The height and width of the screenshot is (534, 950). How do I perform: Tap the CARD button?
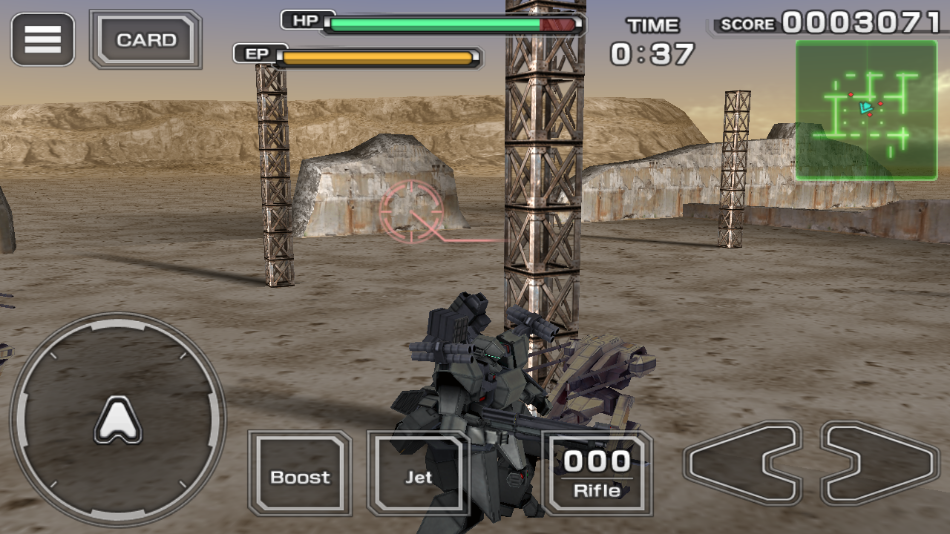[146, 40]
